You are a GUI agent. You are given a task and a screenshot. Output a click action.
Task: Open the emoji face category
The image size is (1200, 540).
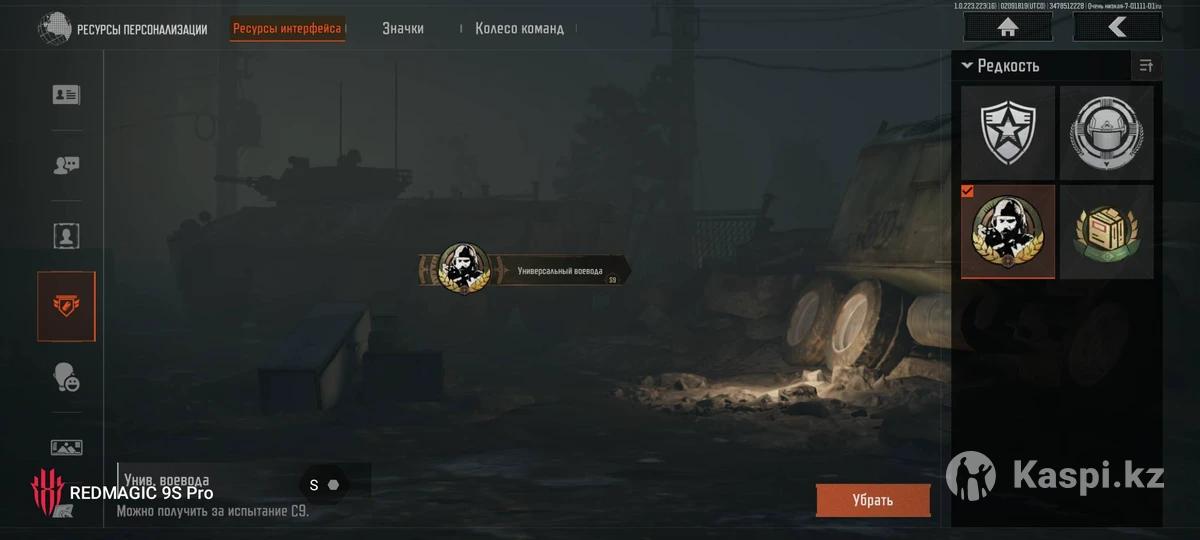pyautogui.click(x=67, y=377)
